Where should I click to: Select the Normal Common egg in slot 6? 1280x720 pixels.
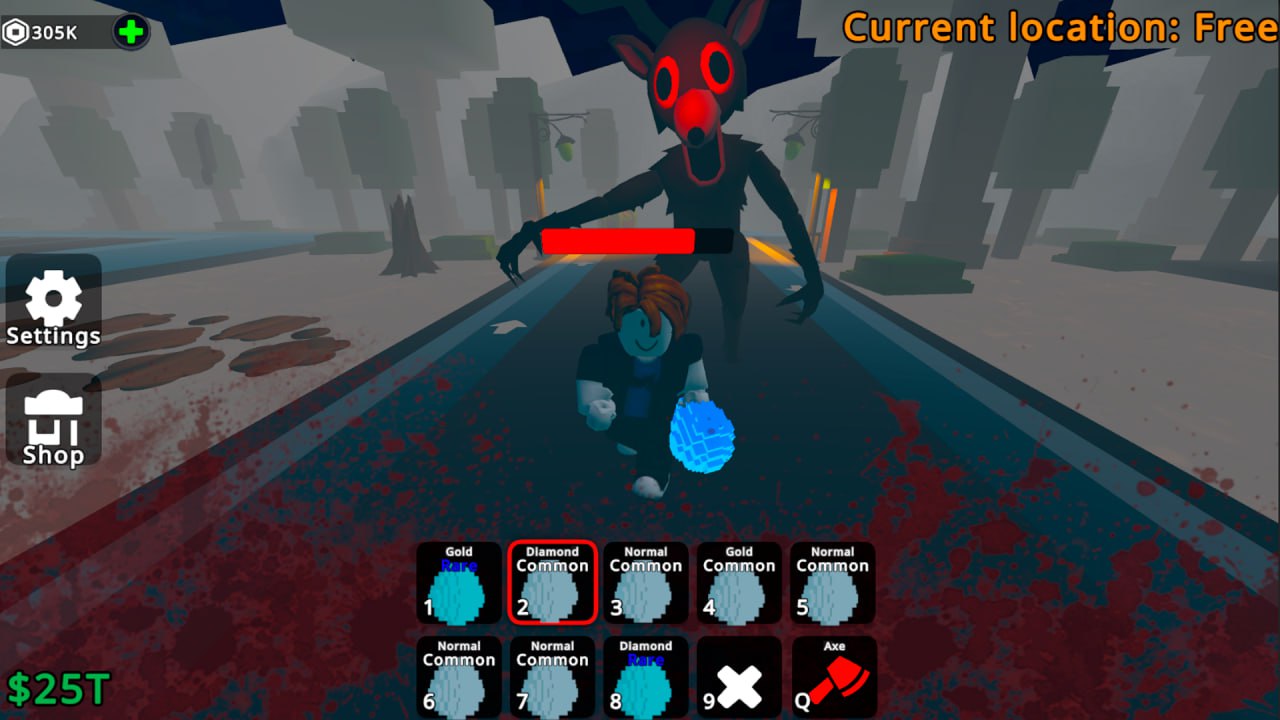(458, 677)
